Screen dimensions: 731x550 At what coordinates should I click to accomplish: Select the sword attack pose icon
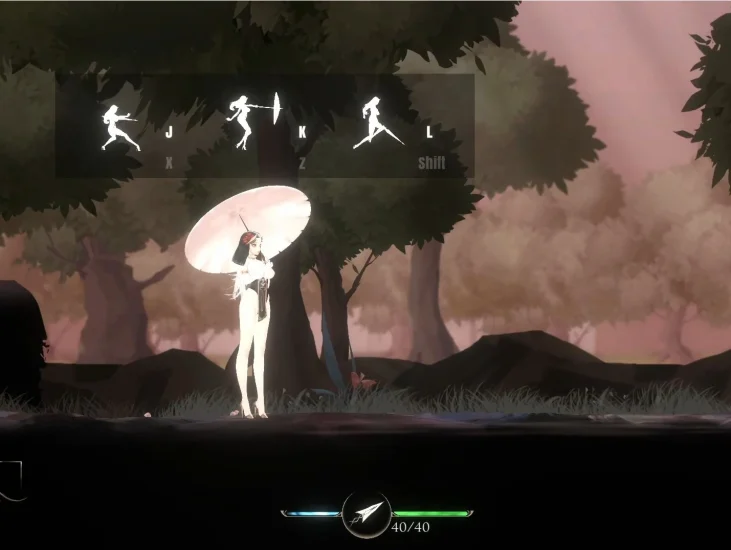(121, 127)
